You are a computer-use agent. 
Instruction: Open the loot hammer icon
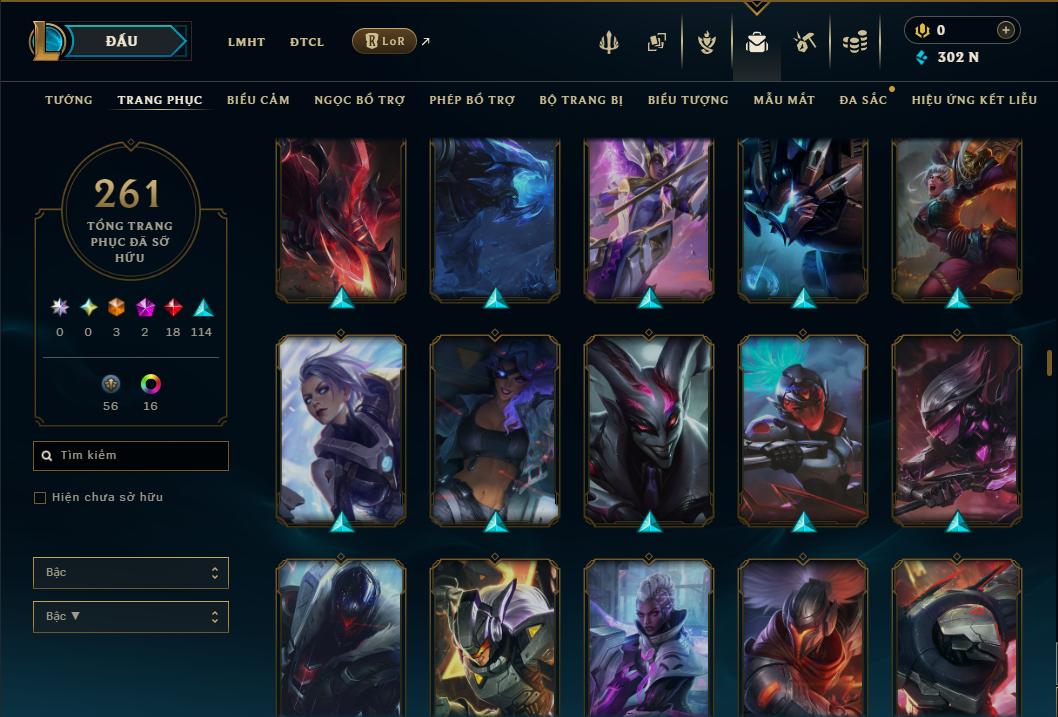pyautogui.click(x=805, y=42)
